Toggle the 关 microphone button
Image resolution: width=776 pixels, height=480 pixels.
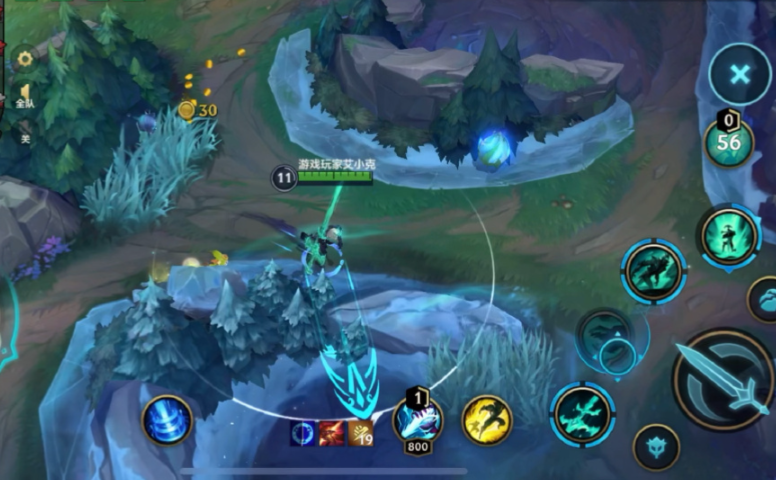(25, 138)
